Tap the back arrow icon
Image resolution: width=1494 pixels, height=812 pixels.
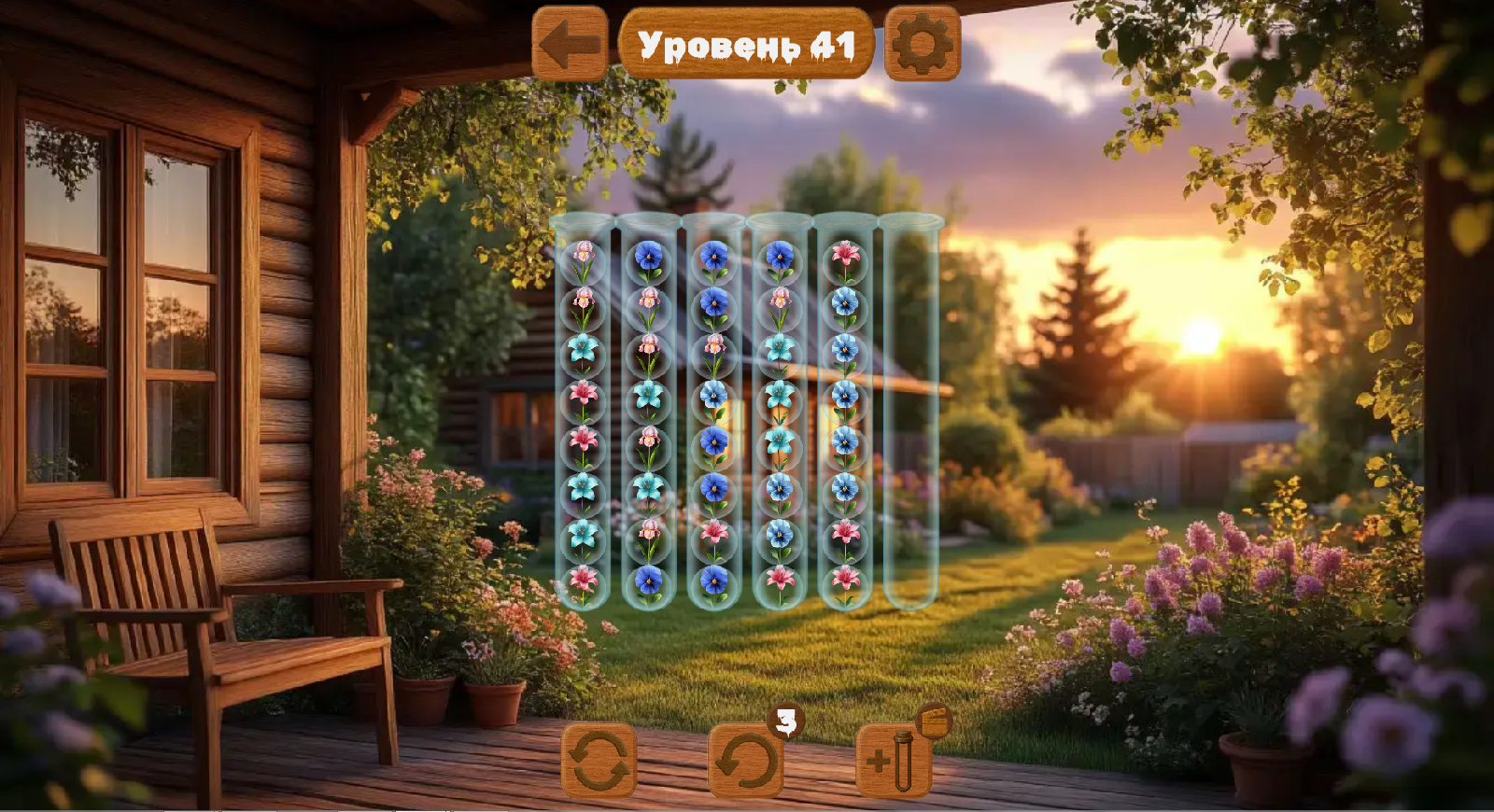coord(567,42)
